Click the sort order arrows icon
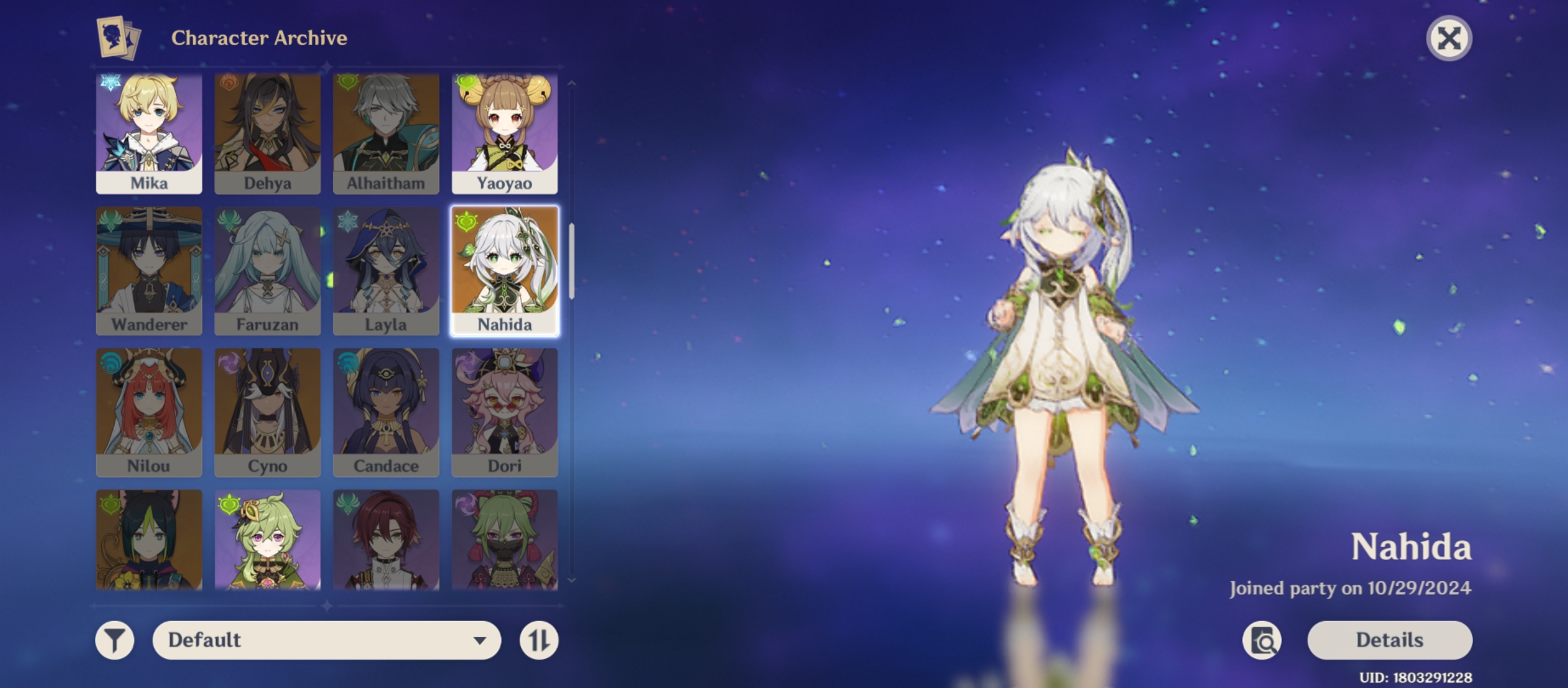This screenshot has height=688, width=1568. tap(539, 640)
